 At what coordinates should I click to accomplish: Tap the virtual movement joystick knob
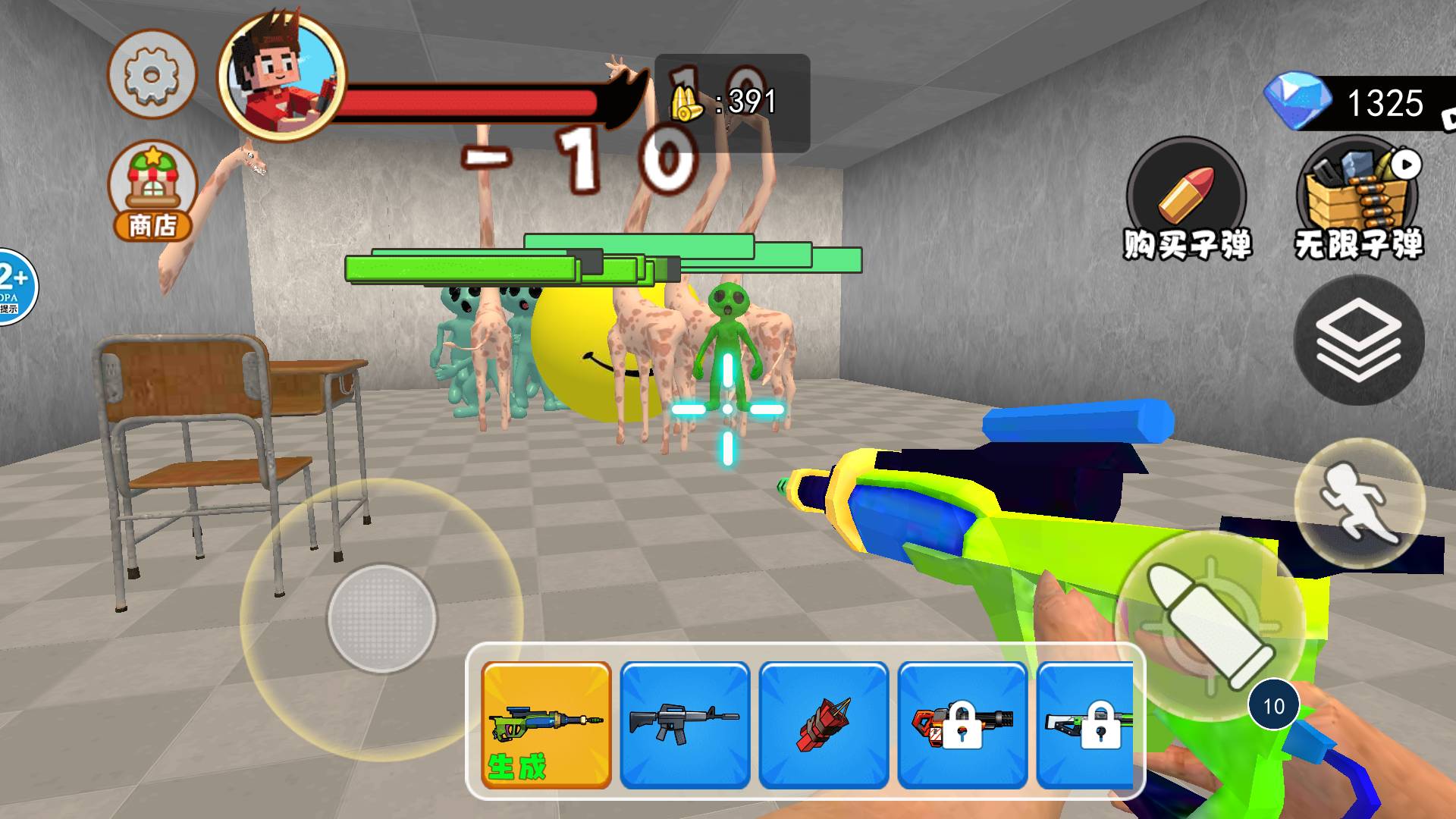click(382, 618)
